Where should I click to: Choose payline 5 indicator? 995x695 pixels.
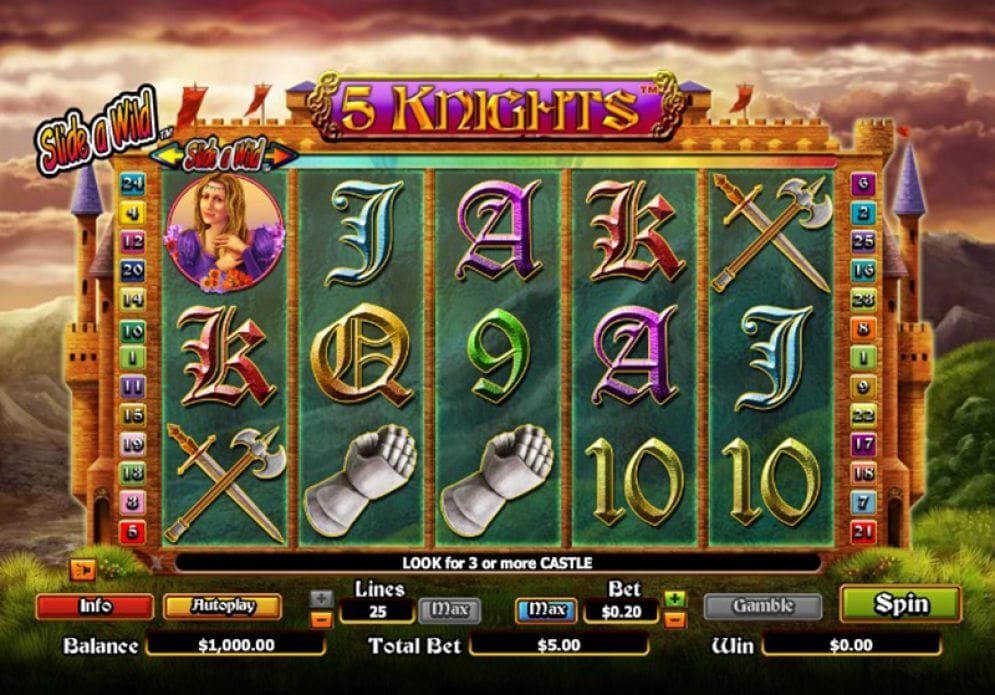click(x=133, y=531)
